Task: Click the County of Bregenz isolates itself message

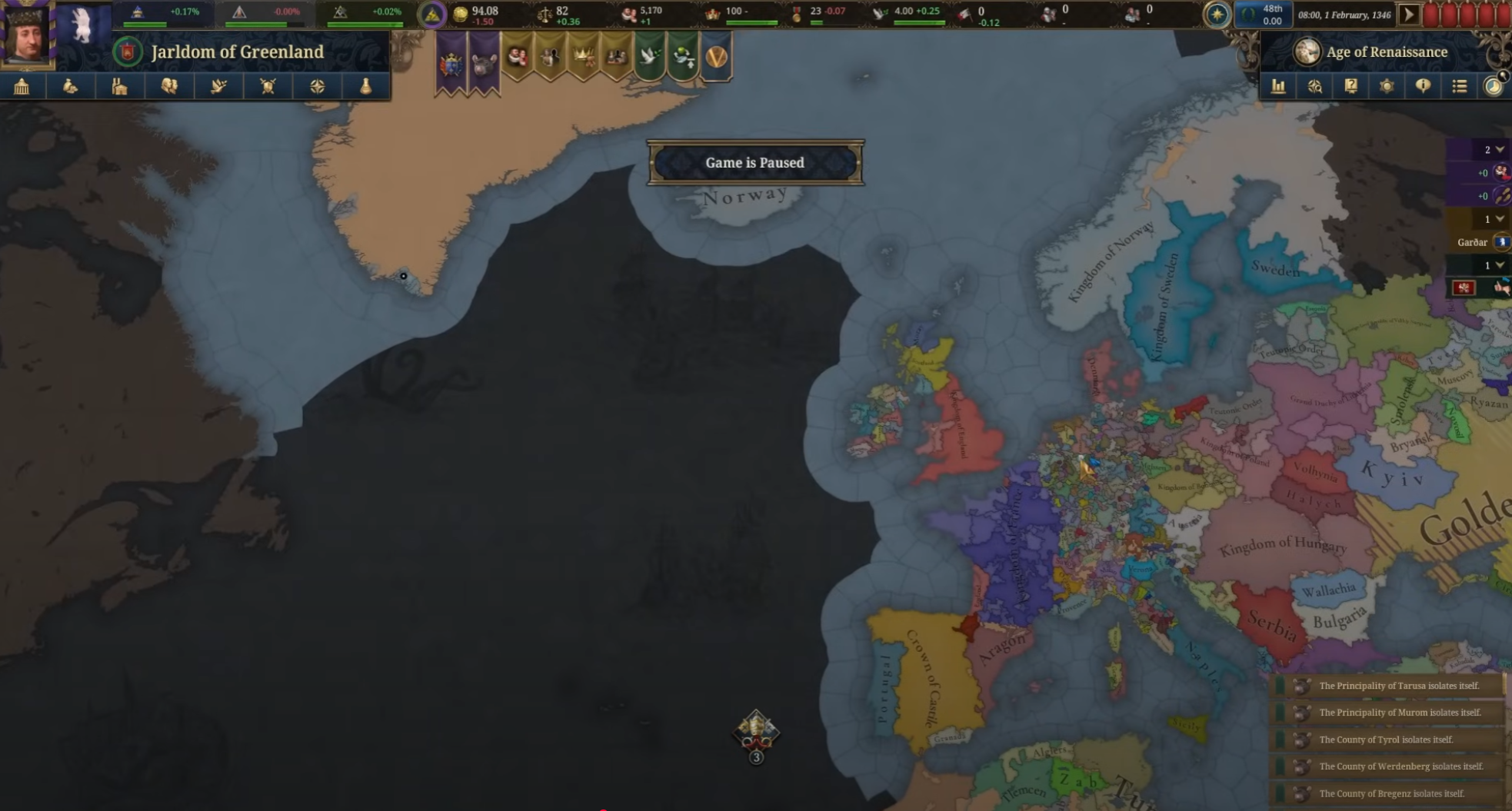Action: pos(1392,793)
